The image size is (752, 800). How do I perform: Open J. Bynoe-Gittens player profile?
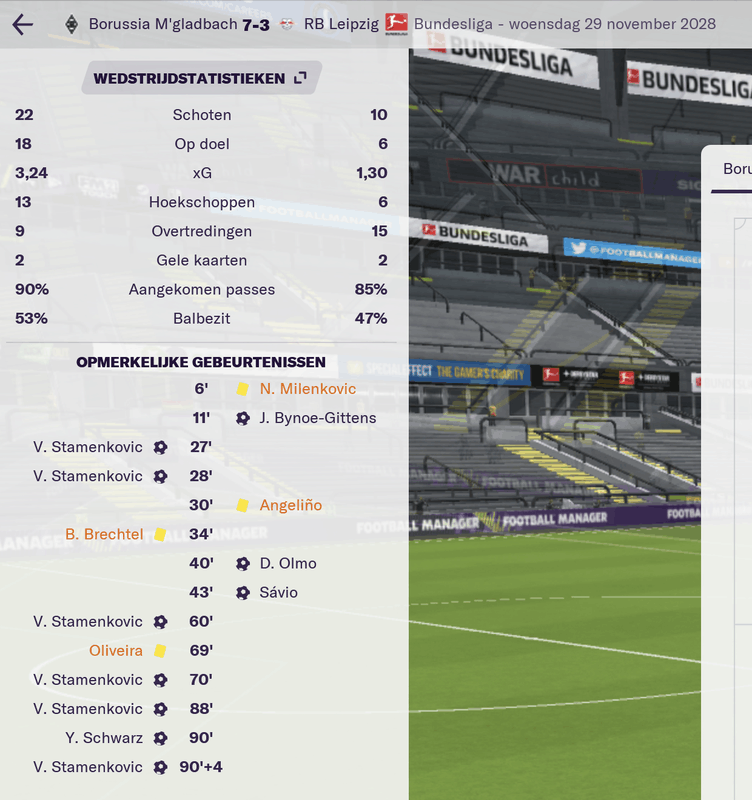click(x=317, y=418)
